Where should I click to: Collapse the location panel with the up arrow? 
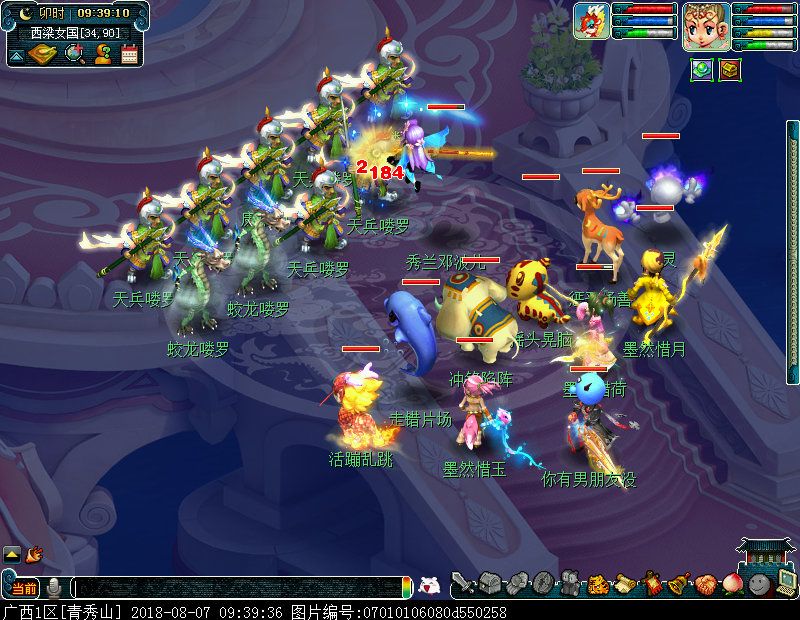16,55
